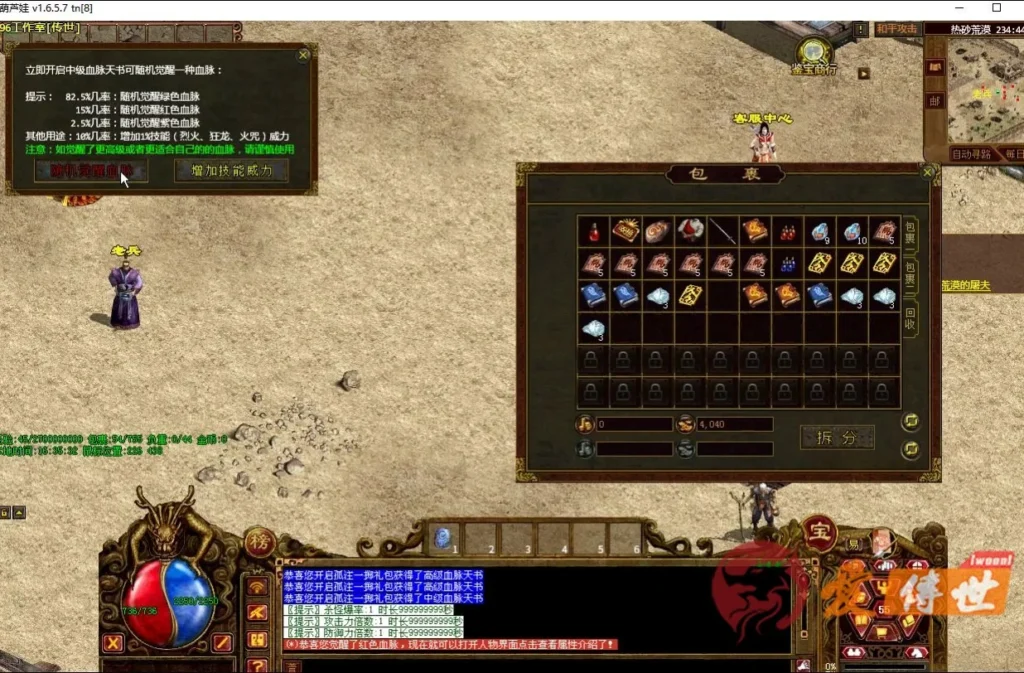Click the question mark help button
1024x673 pixels.
pos(258,665)
